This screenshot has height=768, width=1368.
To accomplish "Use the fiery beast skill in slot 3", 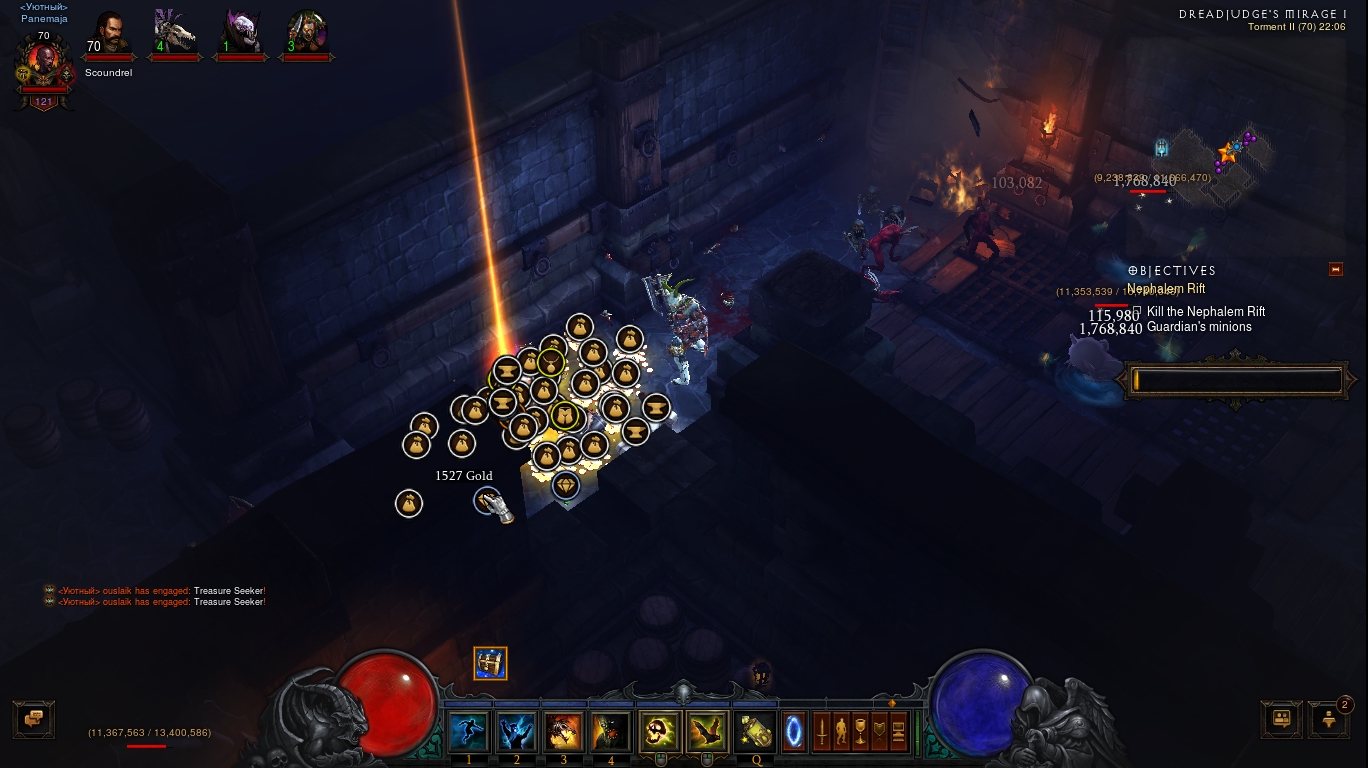I will [x=563, y=732].
